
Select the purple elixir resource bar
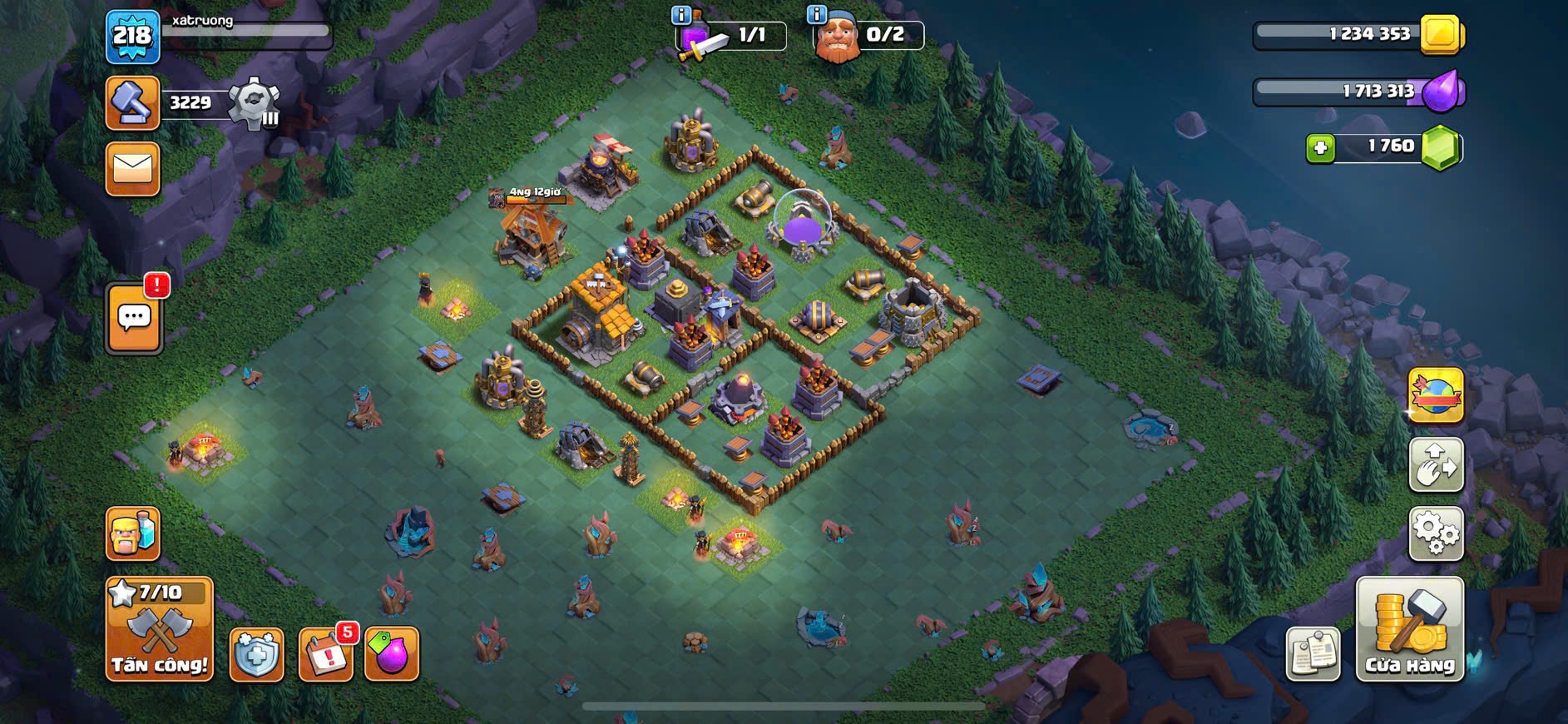[1358, 91]
